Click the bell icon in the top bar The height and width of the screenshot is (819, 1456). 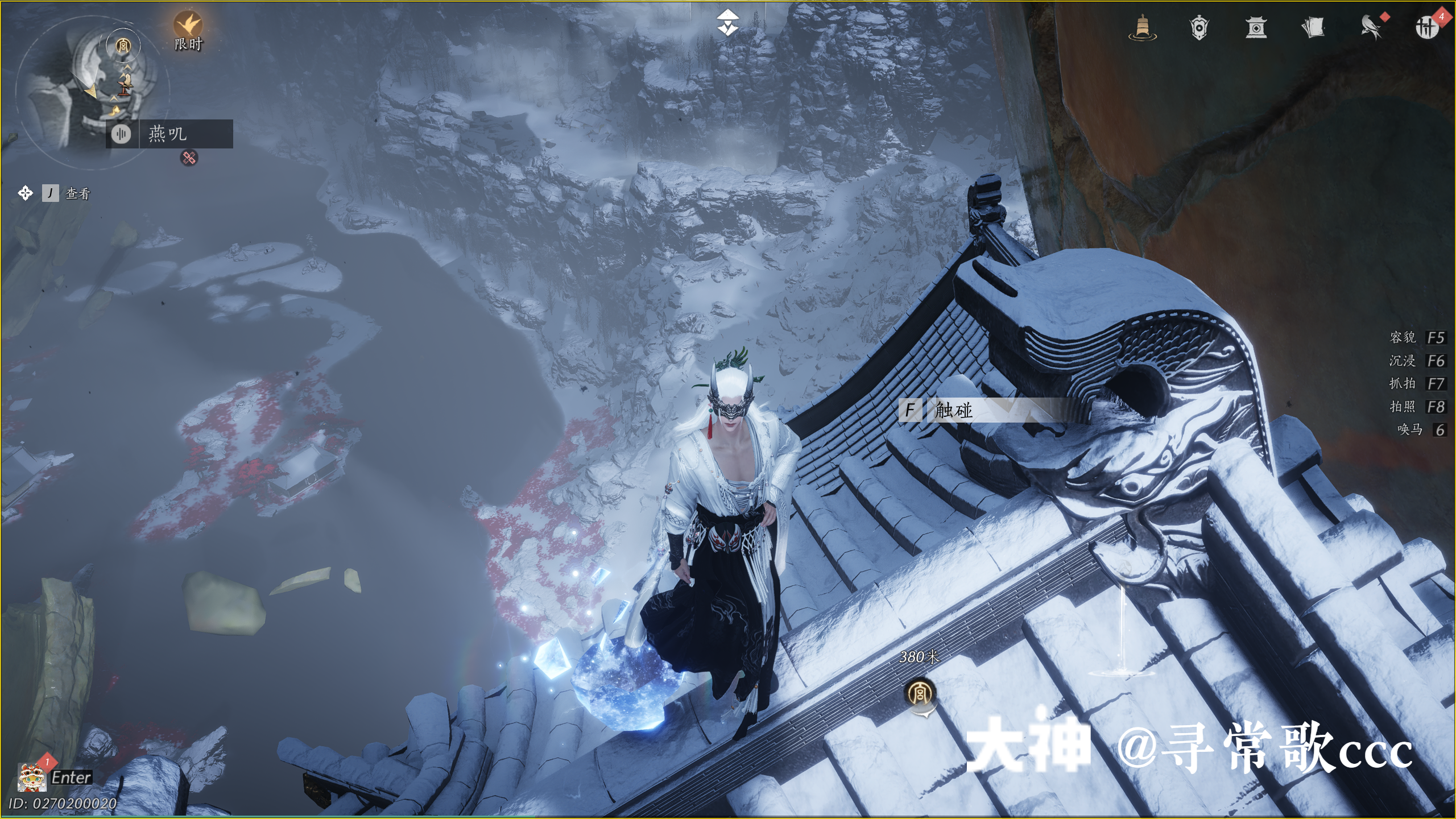[x=1142, y=27]
